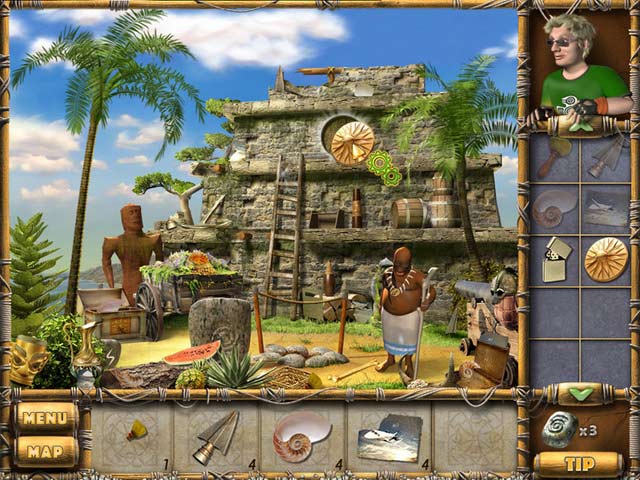Select the spearhead item in the bottom bar
Viewport: 640px width, 480px height.
[x=215, y=436]
